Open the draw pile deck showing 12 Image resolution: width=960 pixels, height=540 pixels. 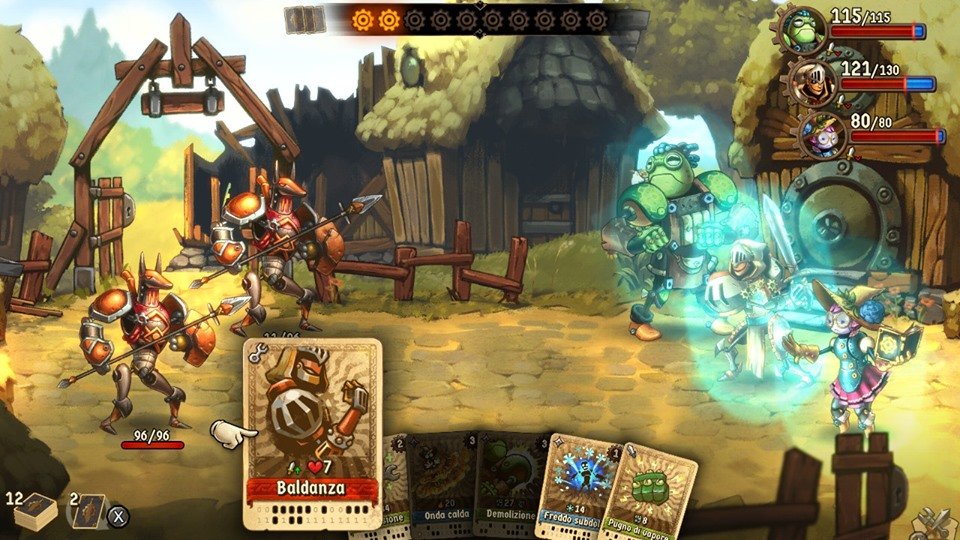click(34, 511)
